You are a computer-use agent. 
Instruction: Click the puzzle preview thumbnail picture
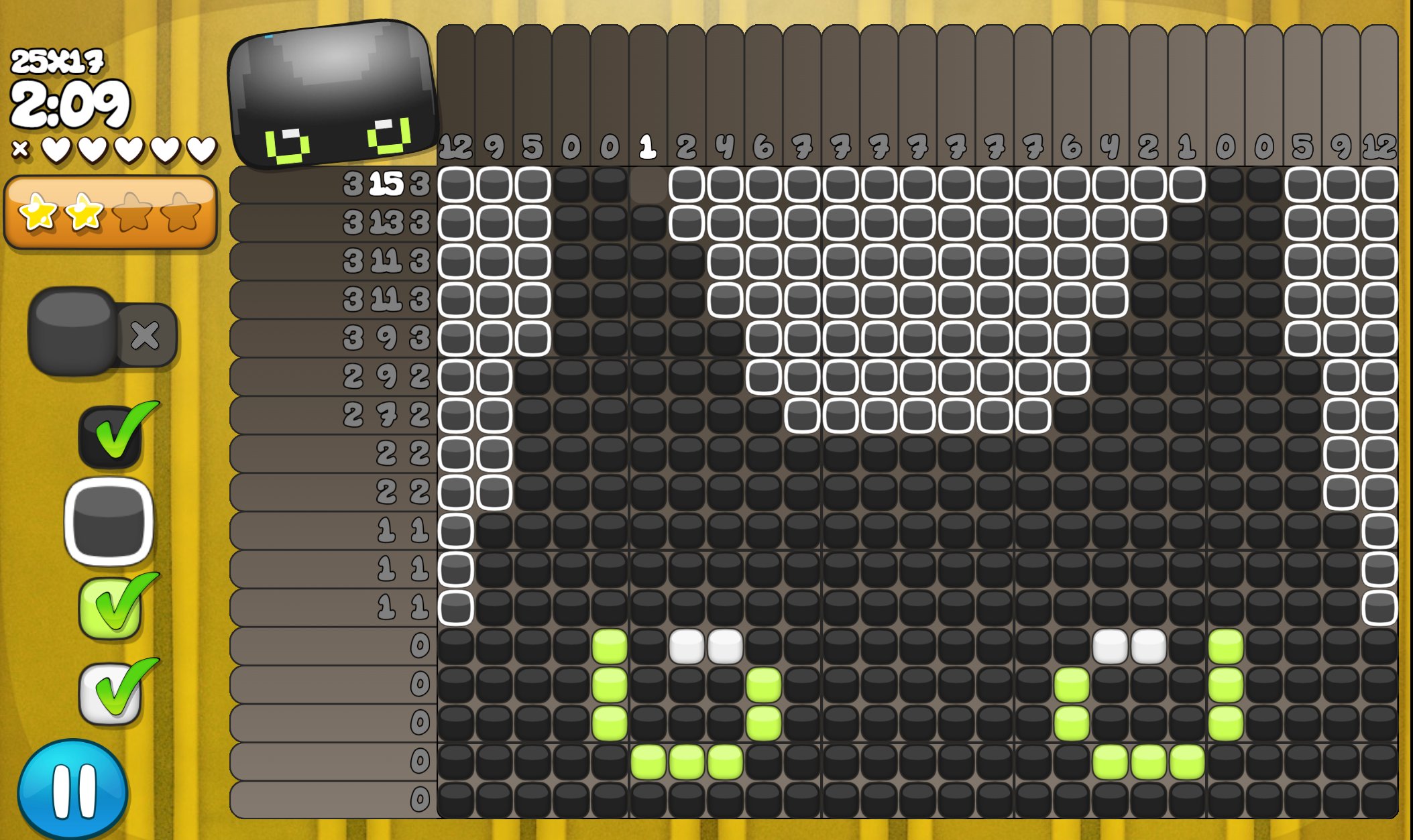tap(333, 94)
